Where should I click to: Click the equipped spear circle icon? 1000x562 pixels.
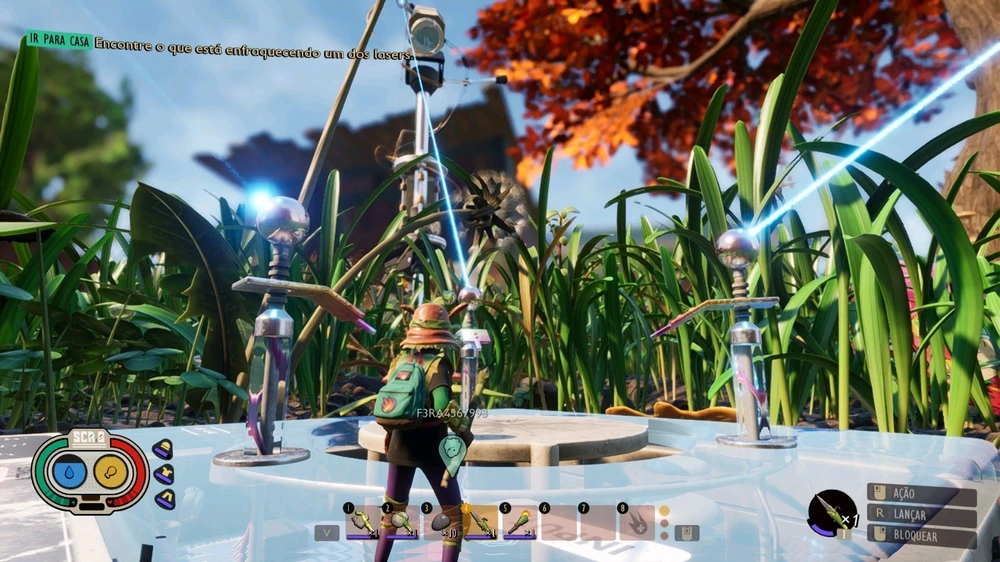click(x=832, y=513)
